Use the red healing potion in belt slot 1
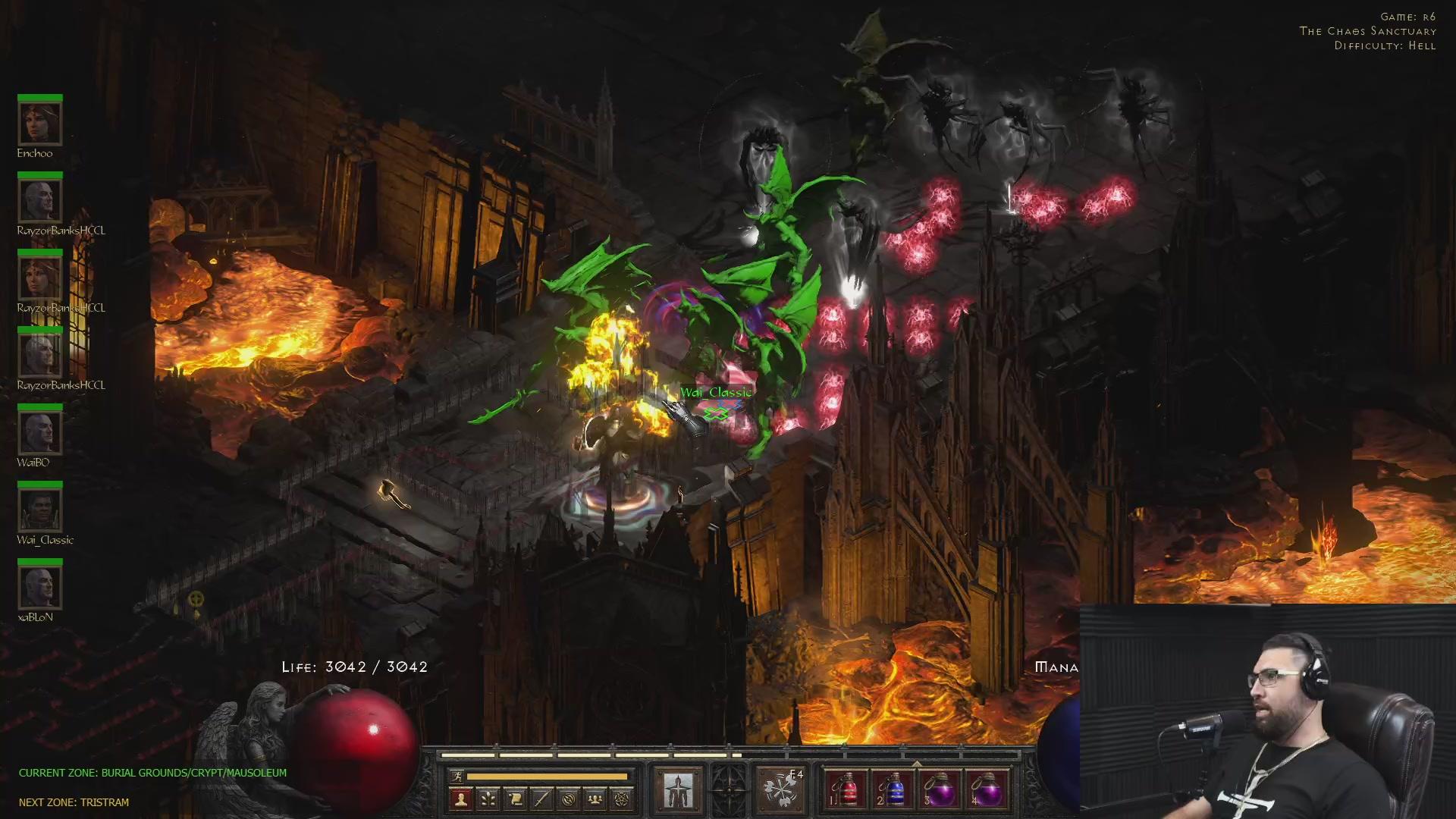This screenshot has height=819, width=1456. coord(846,789)
